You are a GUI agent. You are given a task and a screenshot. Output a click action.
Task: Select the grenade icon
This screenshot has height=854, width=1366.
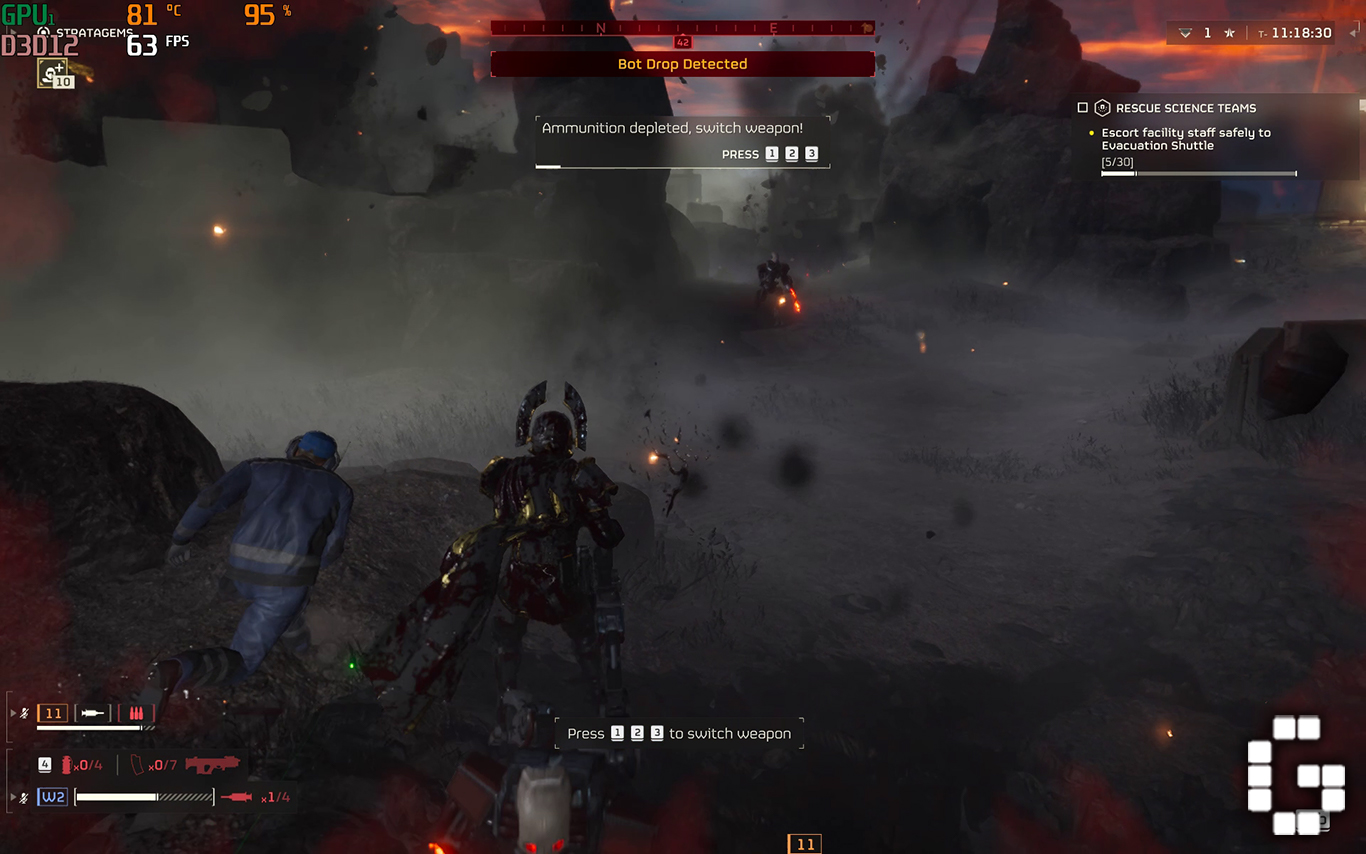click(68, 765)
